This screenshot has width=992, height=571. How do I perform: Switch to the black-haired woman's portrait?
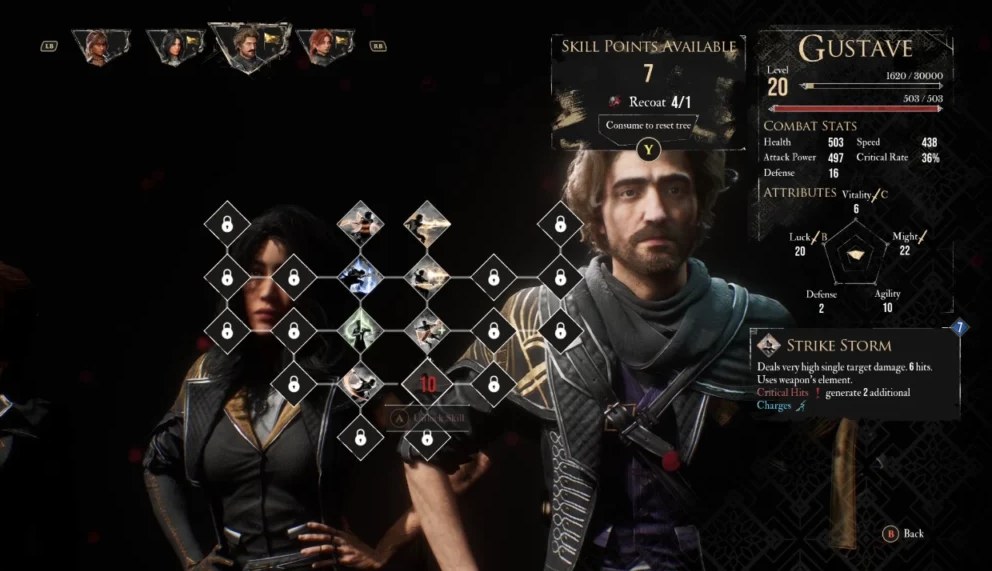[x=176, y=46]
